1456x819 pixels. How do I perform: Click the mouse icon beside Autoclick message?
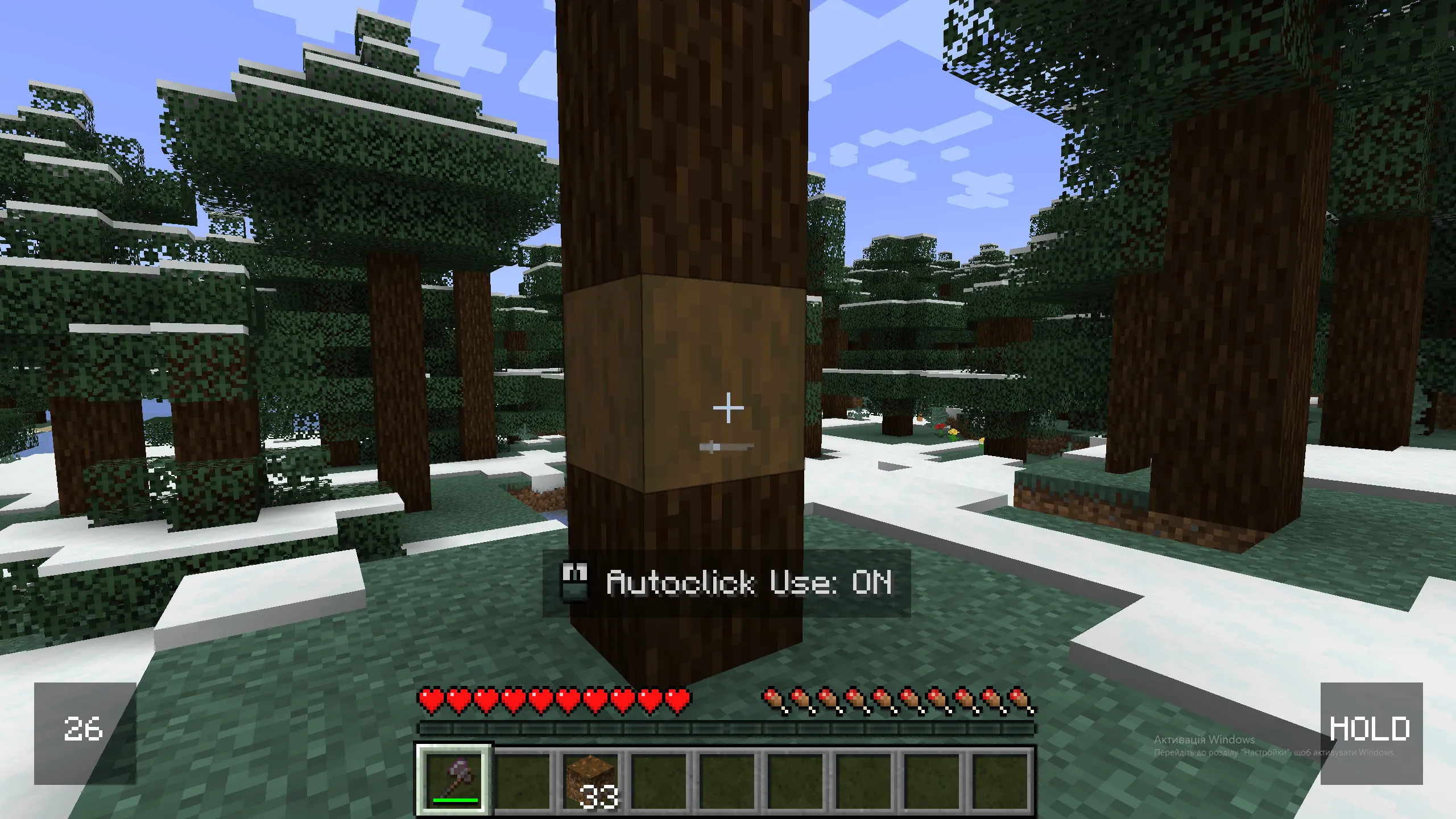click(576, 582)
